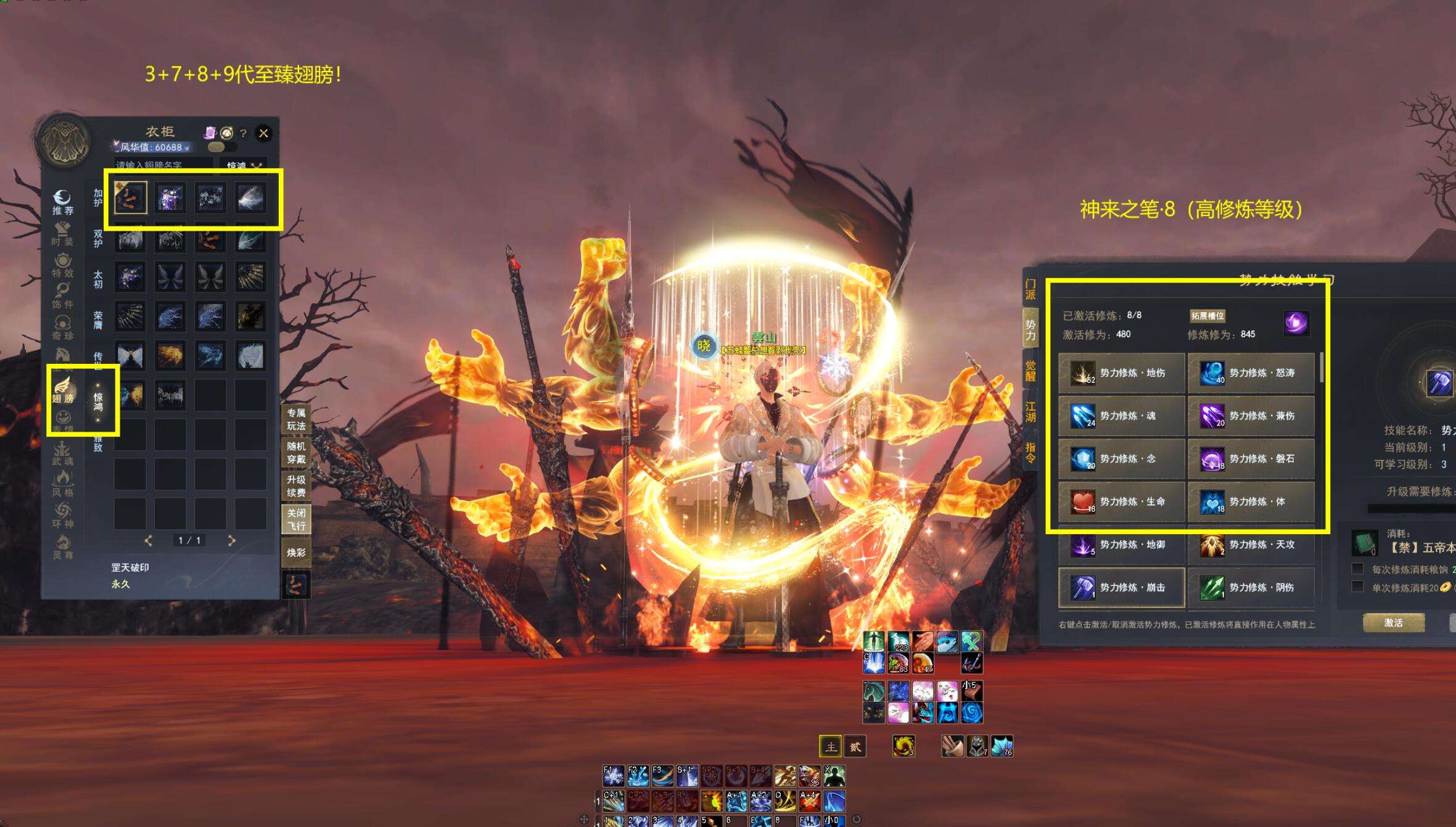This screenshot has height=827, width=1456.
Task: Tick the 每次修炼消耗粮饷 checkbox
Action: tap(1357, 569)
